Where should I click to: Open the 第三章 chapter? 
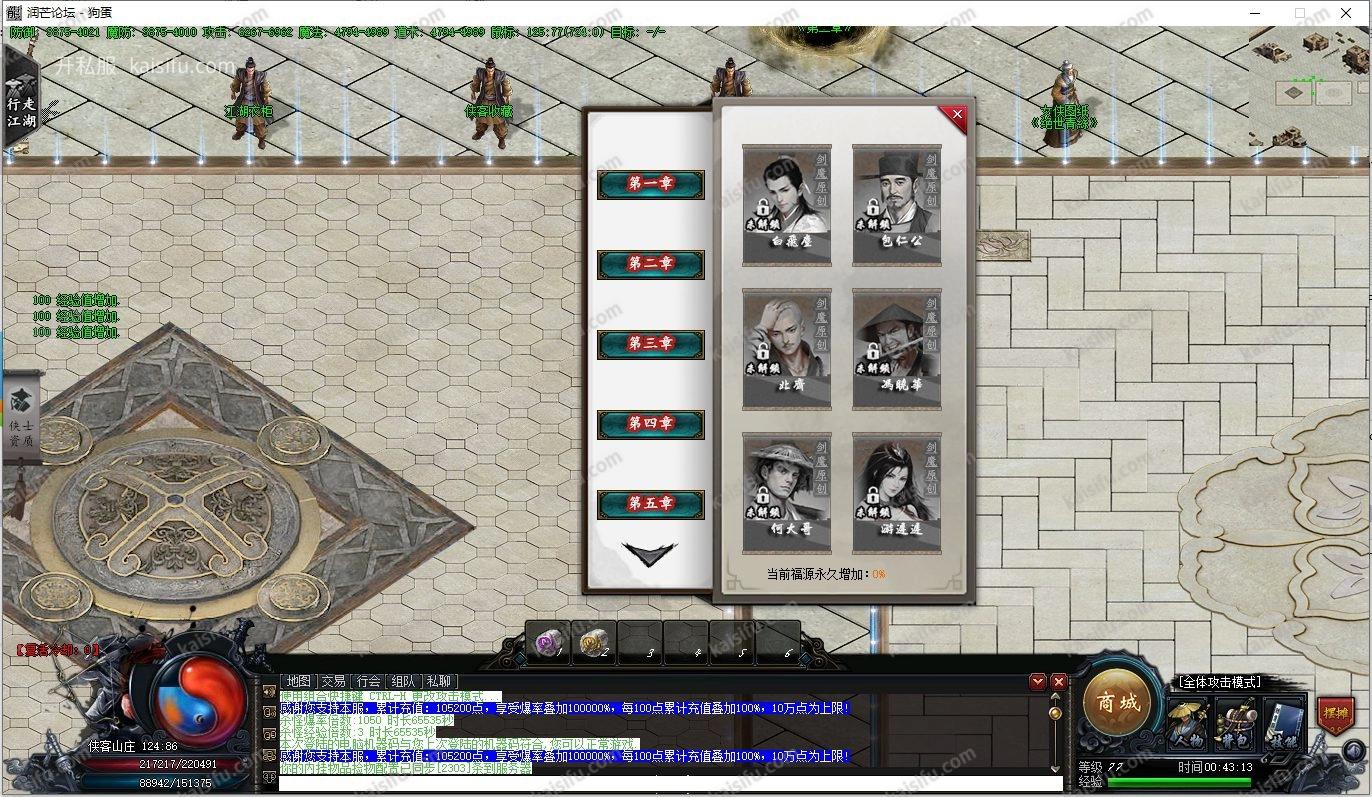pos(650,344)
